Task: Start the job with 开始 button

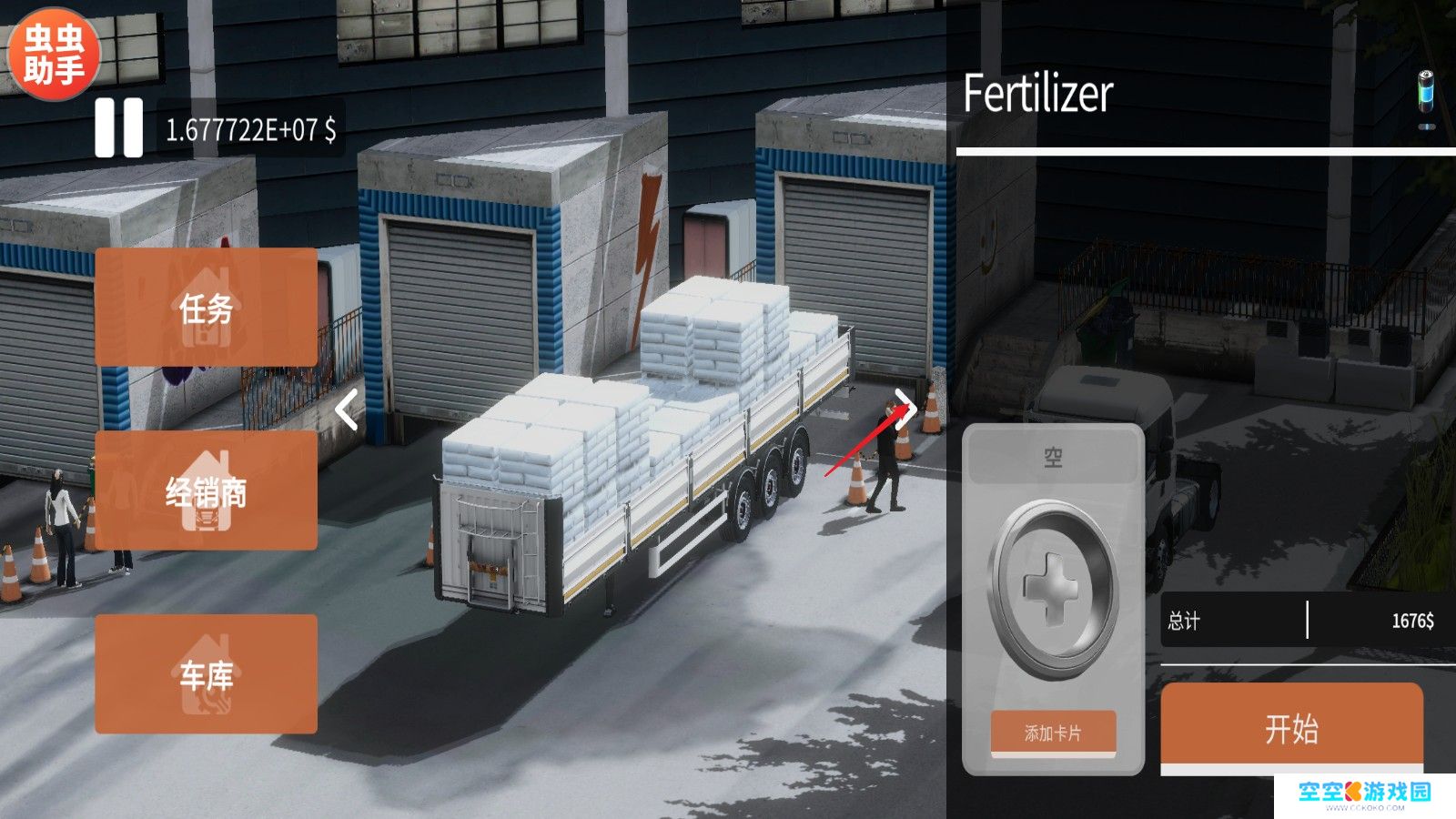Action: pos(1291,728)
